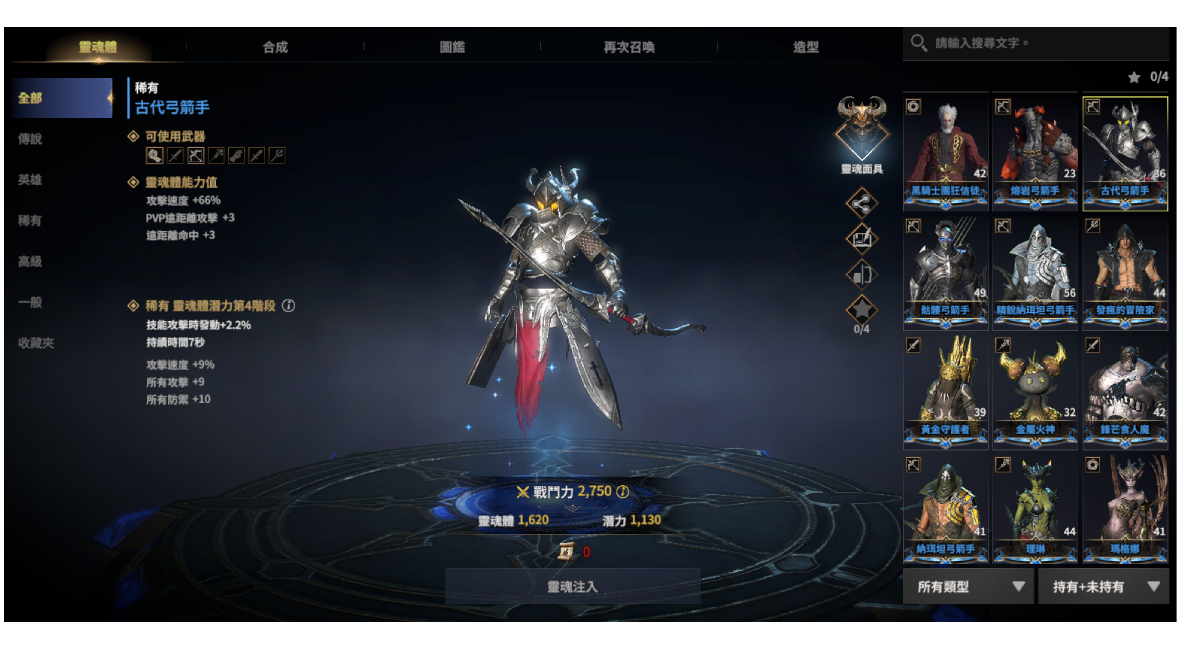Open the 所有類型 dropdown
This screenshot has width=1180, height=650.
(x=968, y=587)
